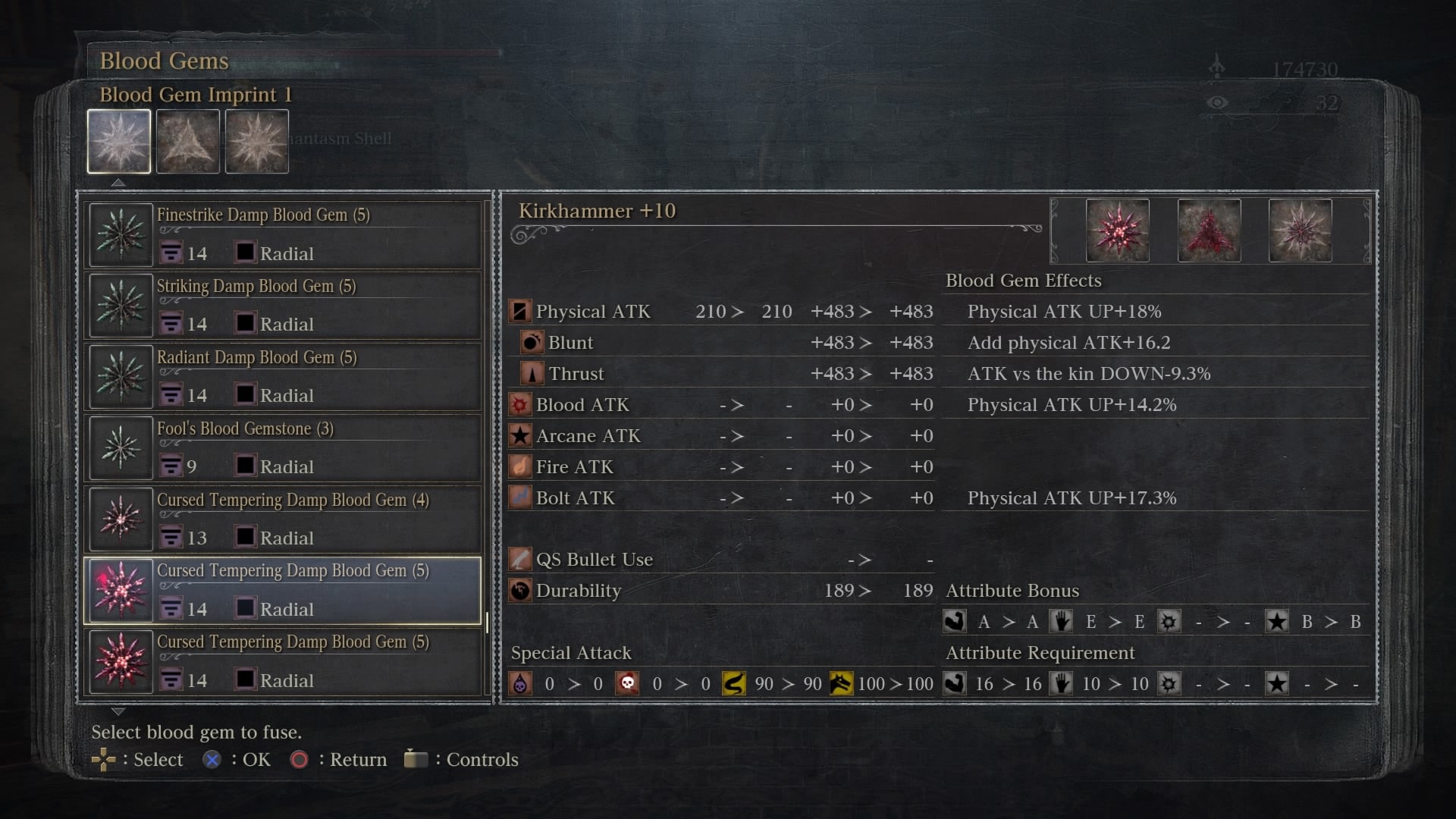
Task: Click the Durability icon
Action: tap(520, 591)
